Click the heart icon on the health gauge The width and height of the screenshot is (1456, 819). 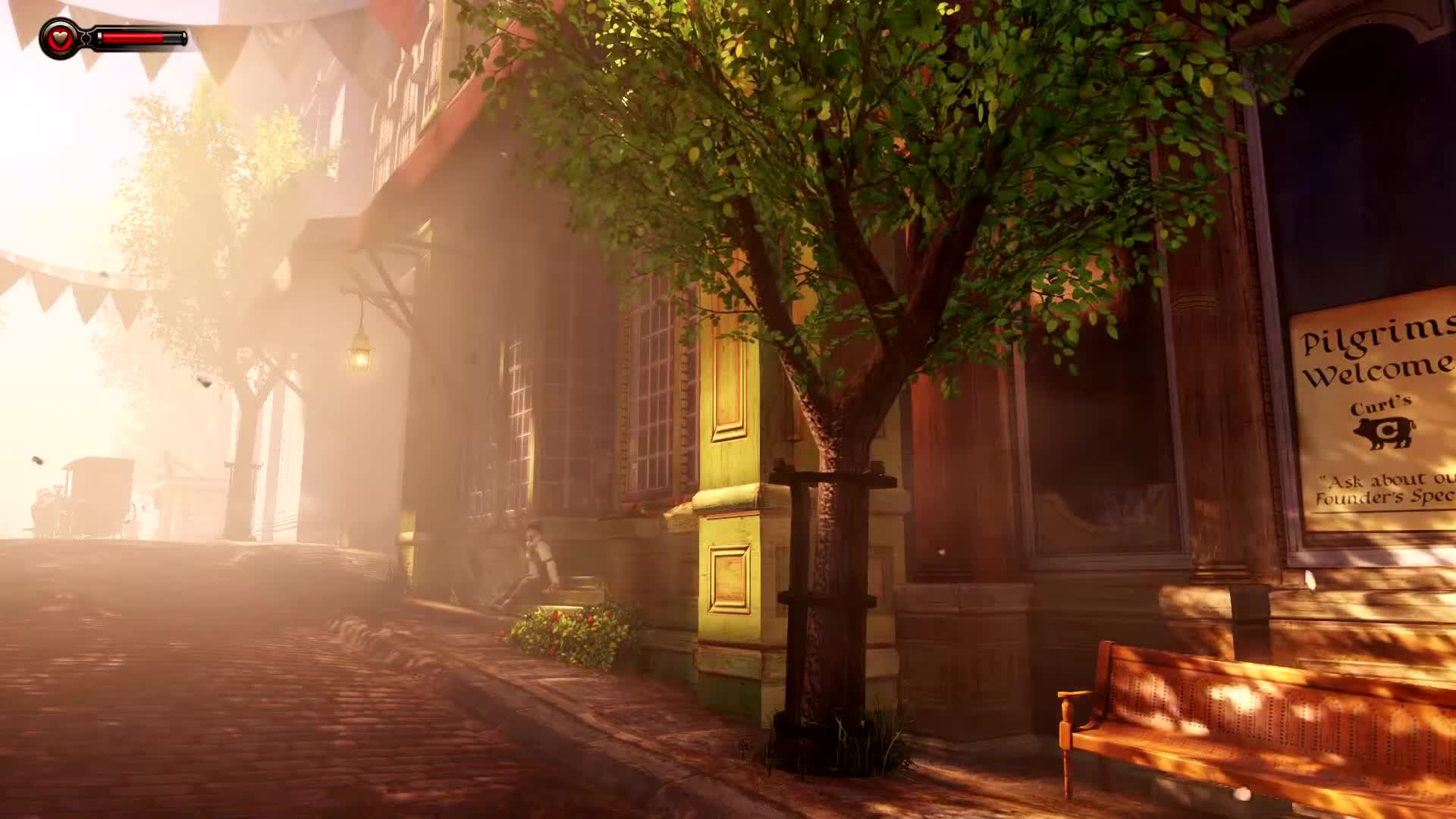[x=59, y=38]
